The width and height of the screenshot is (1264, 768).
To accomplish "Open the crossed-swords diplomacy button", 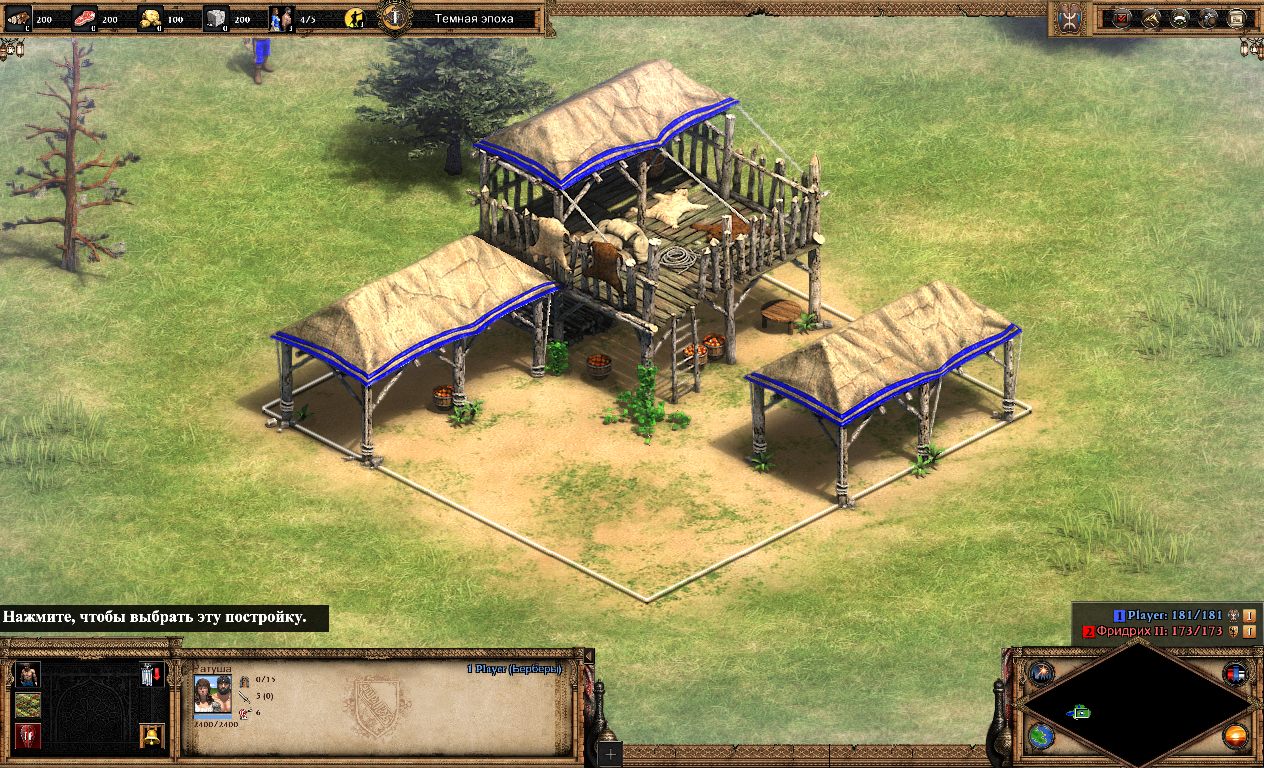I will [1152, 18].
